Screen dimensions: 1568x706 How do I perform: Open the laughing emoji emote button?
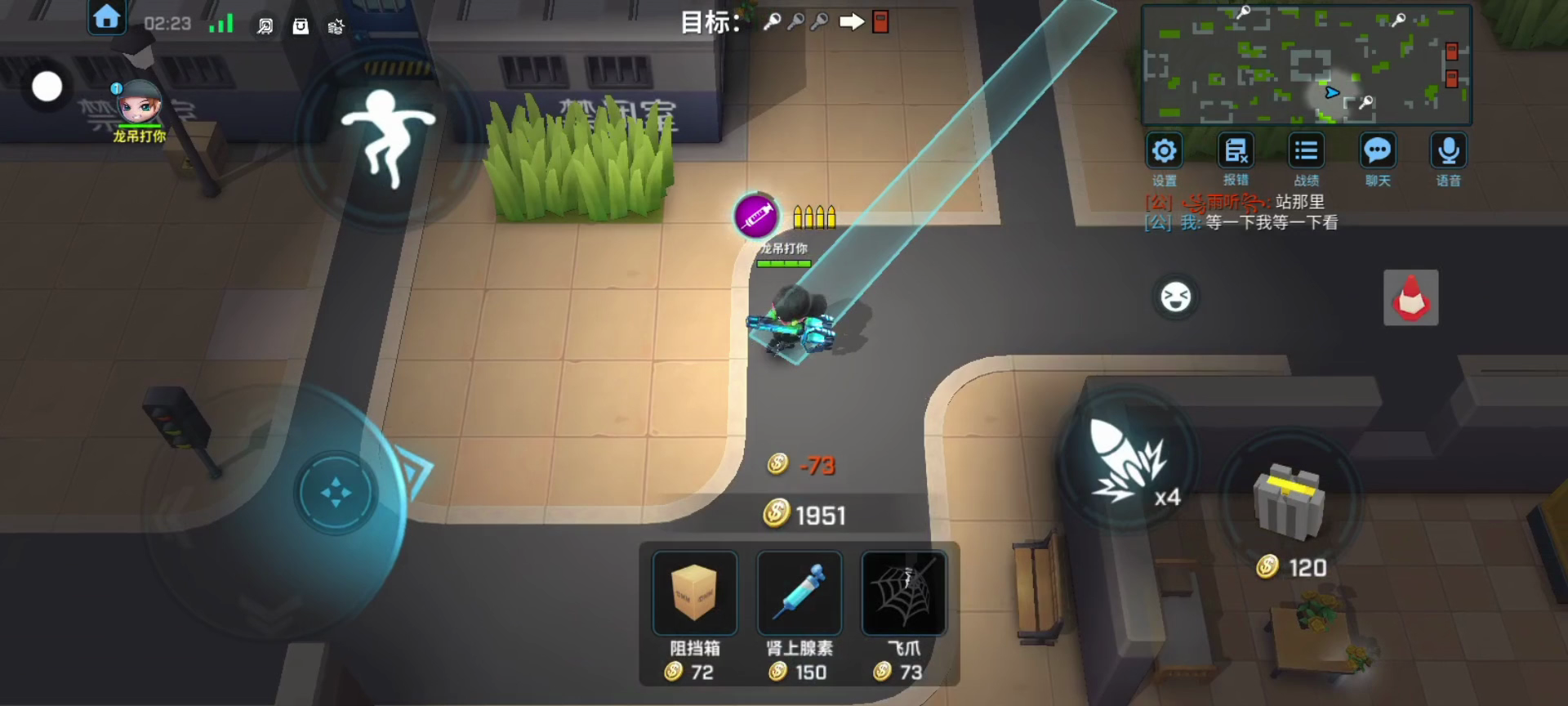tap(1175, 297)
